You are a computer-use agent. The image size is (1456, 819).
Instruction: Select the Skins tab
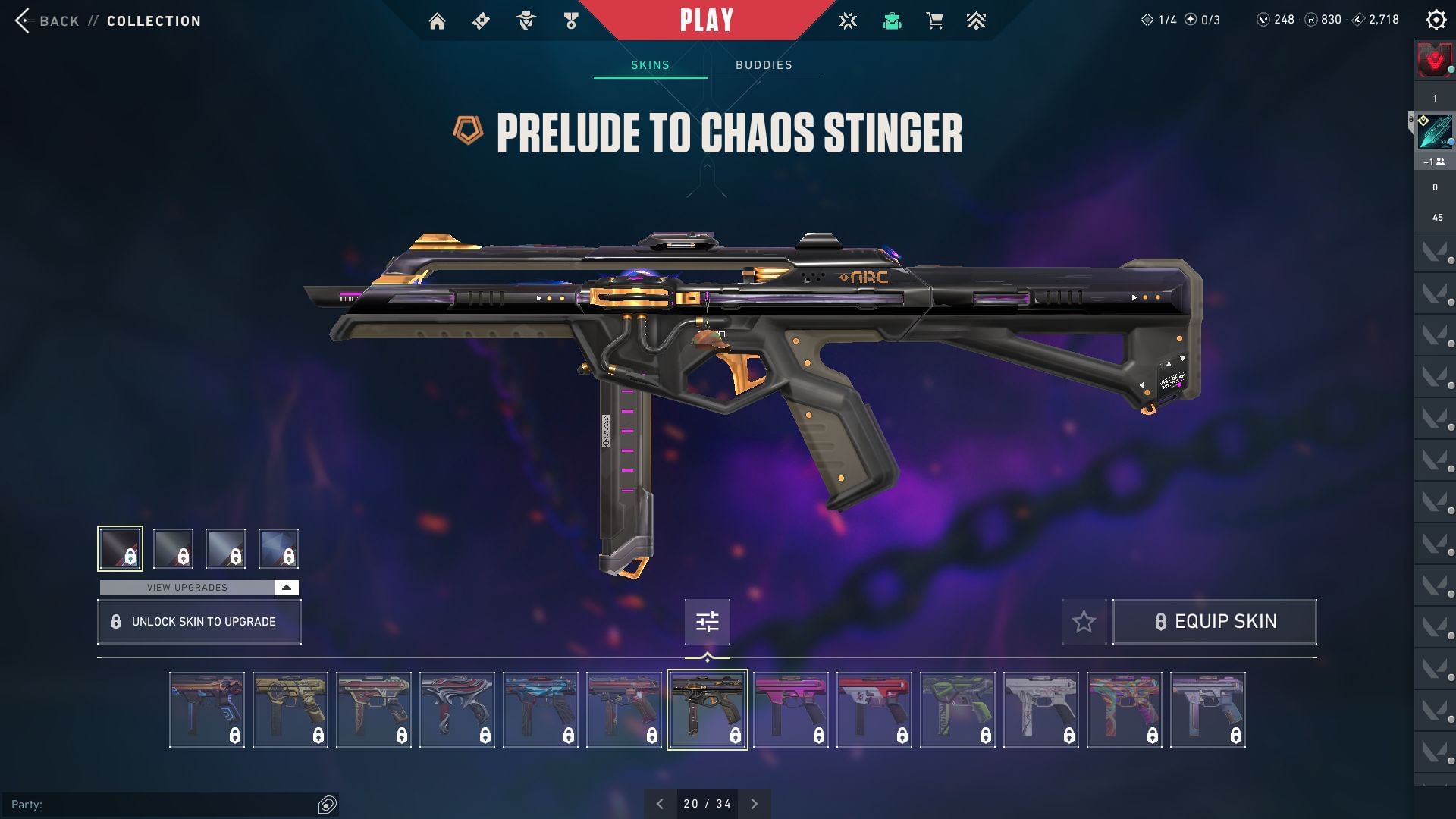(650, 65)
